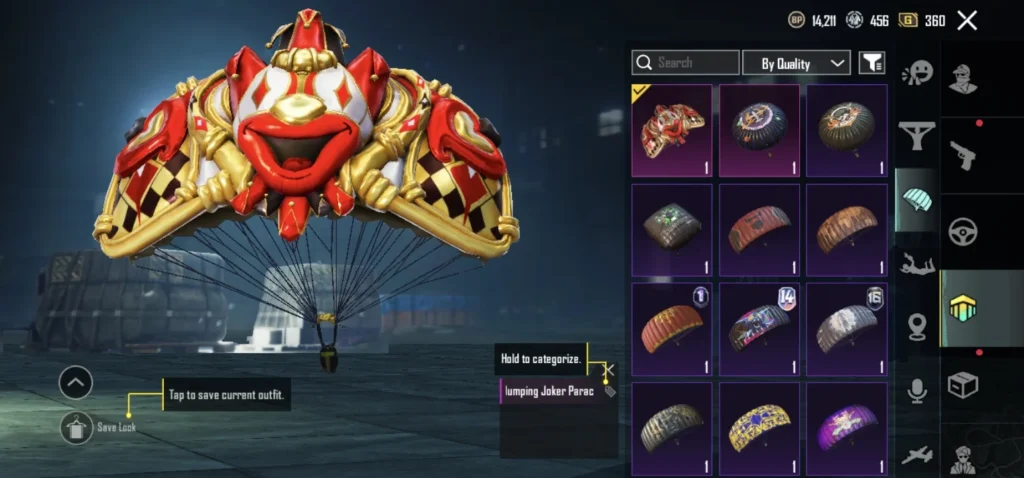
Task: Pick the purple parachute skin
Action: click(x=846, y=427)
